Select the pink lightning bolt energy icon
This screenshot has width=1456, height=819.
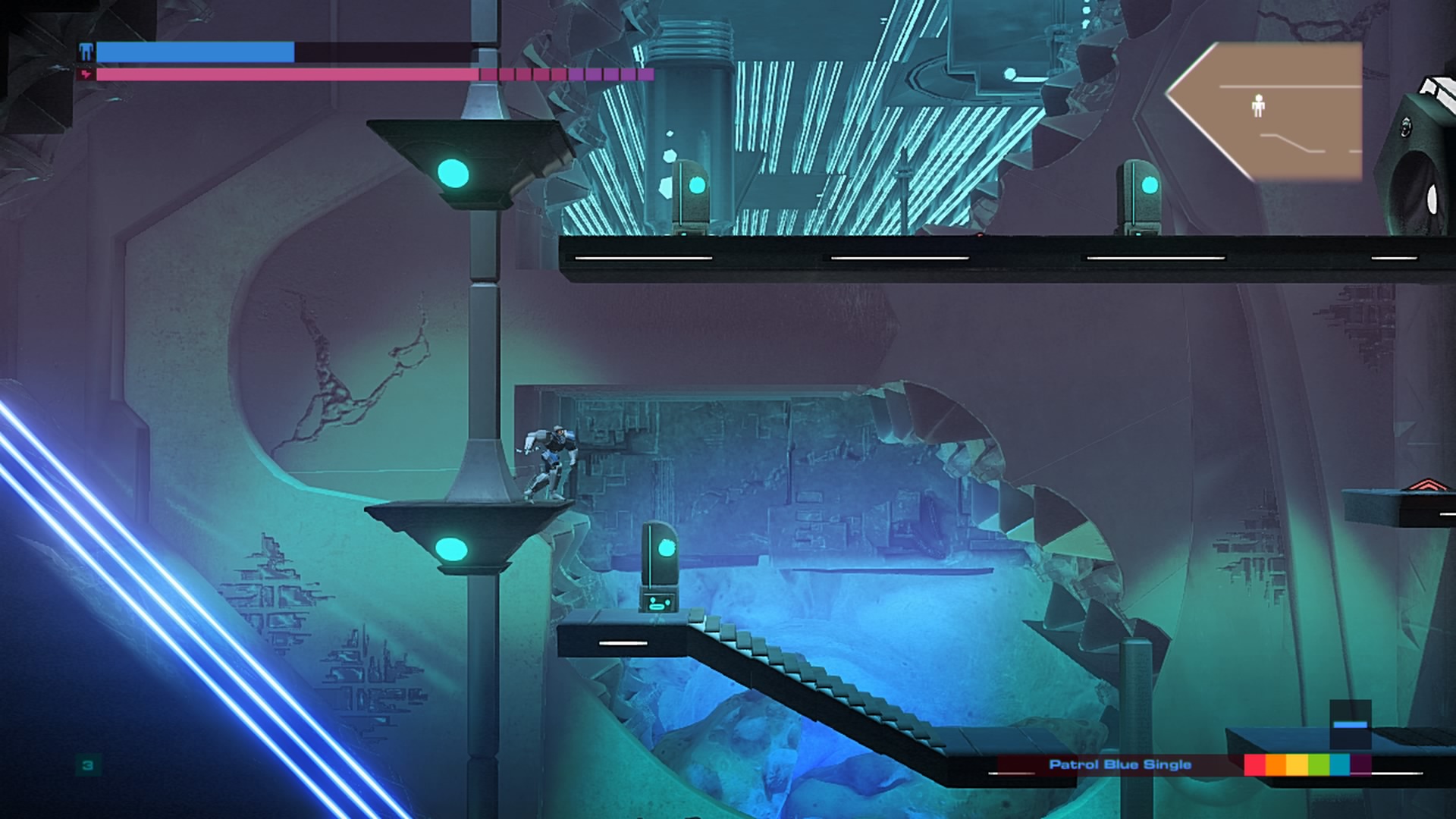point(86,74)
